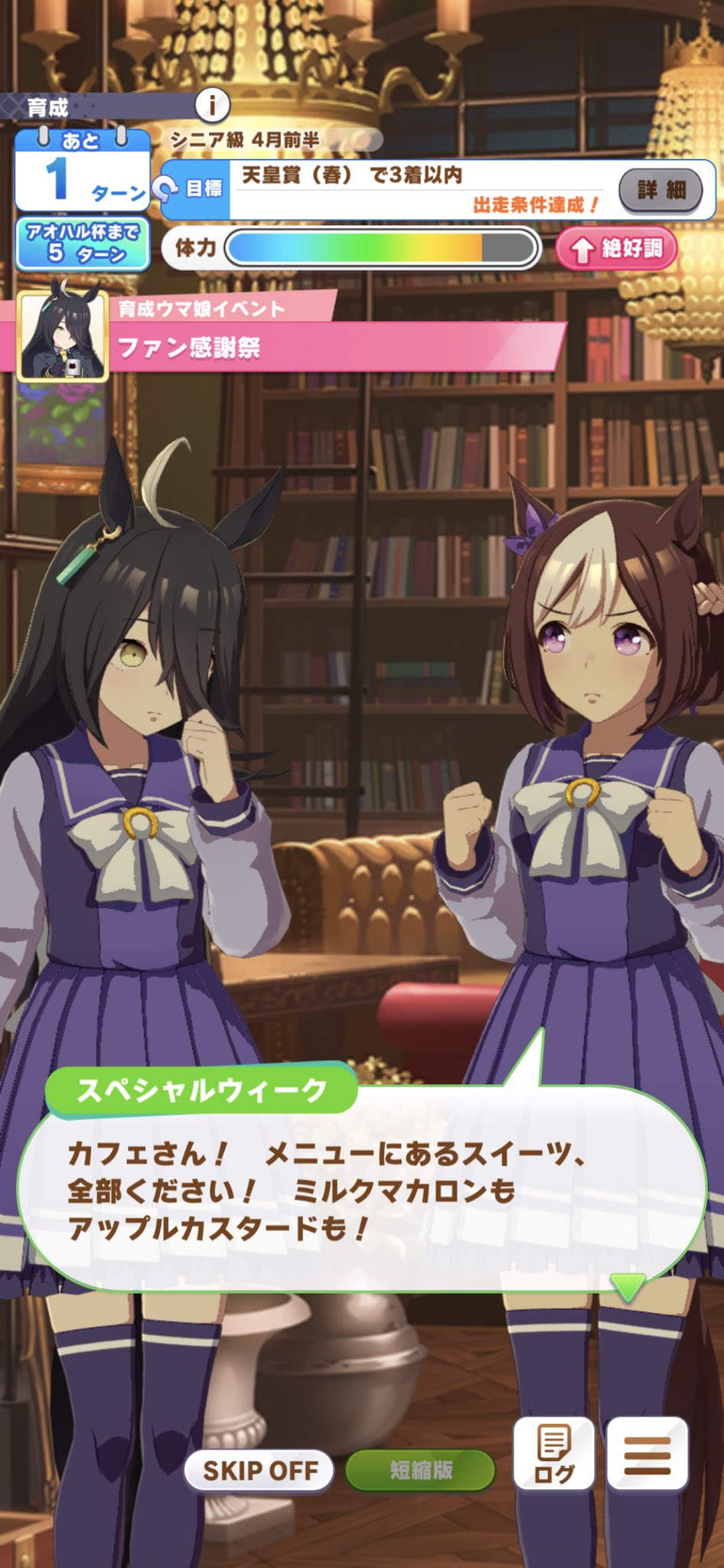Open the 詳細 goal details button

[660, 190]
